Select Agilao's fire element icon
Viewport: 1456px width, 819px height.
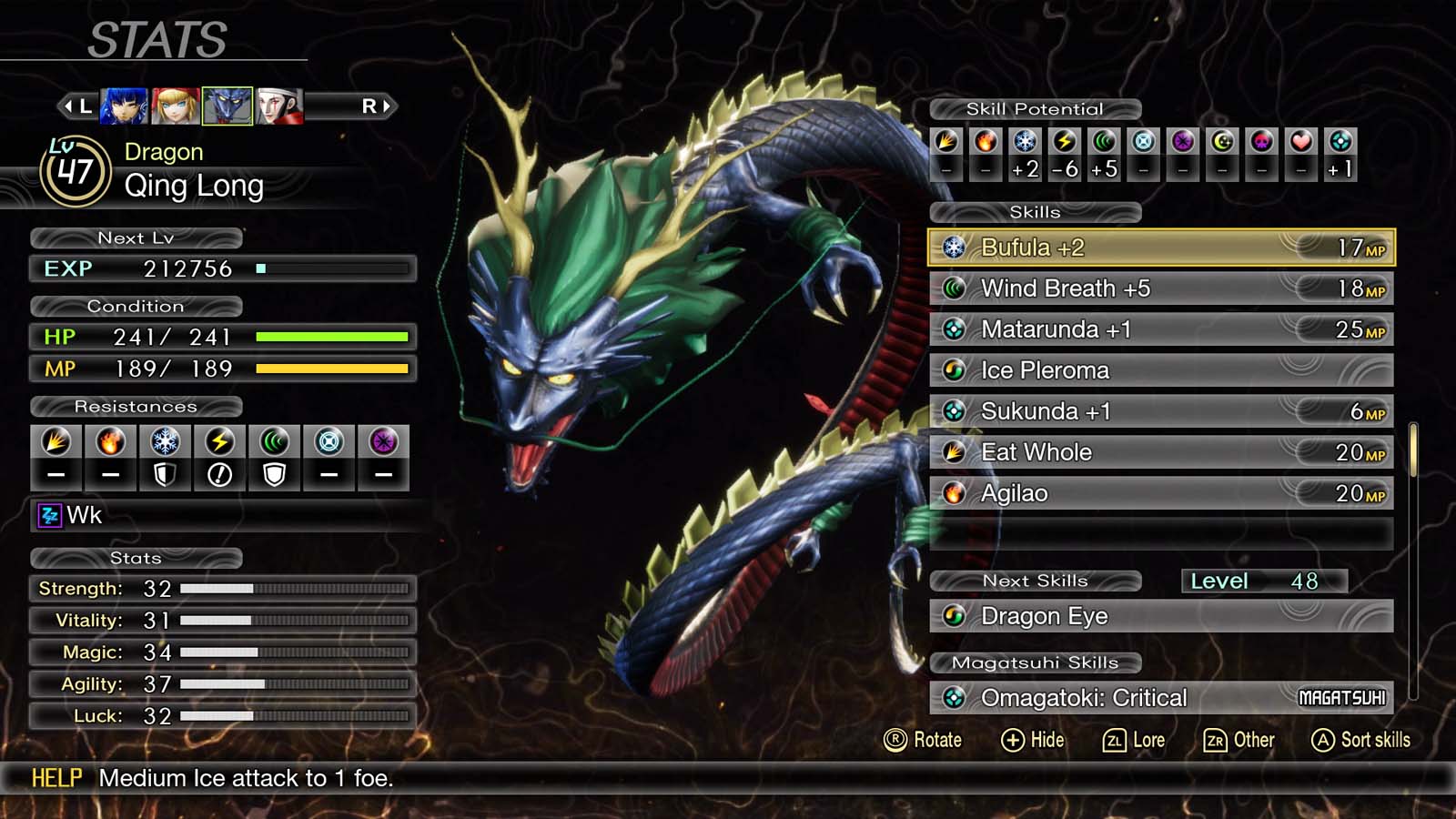(954, 492)
